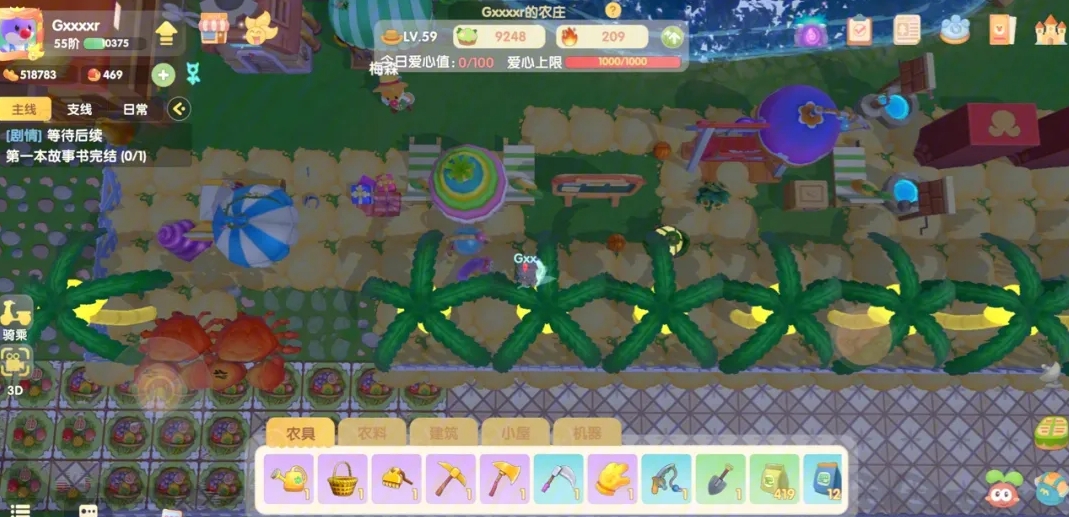This screenshot has height=517, width=1069.
Task: Select the 建筑 category tab
Action: [x=443, y=433]
